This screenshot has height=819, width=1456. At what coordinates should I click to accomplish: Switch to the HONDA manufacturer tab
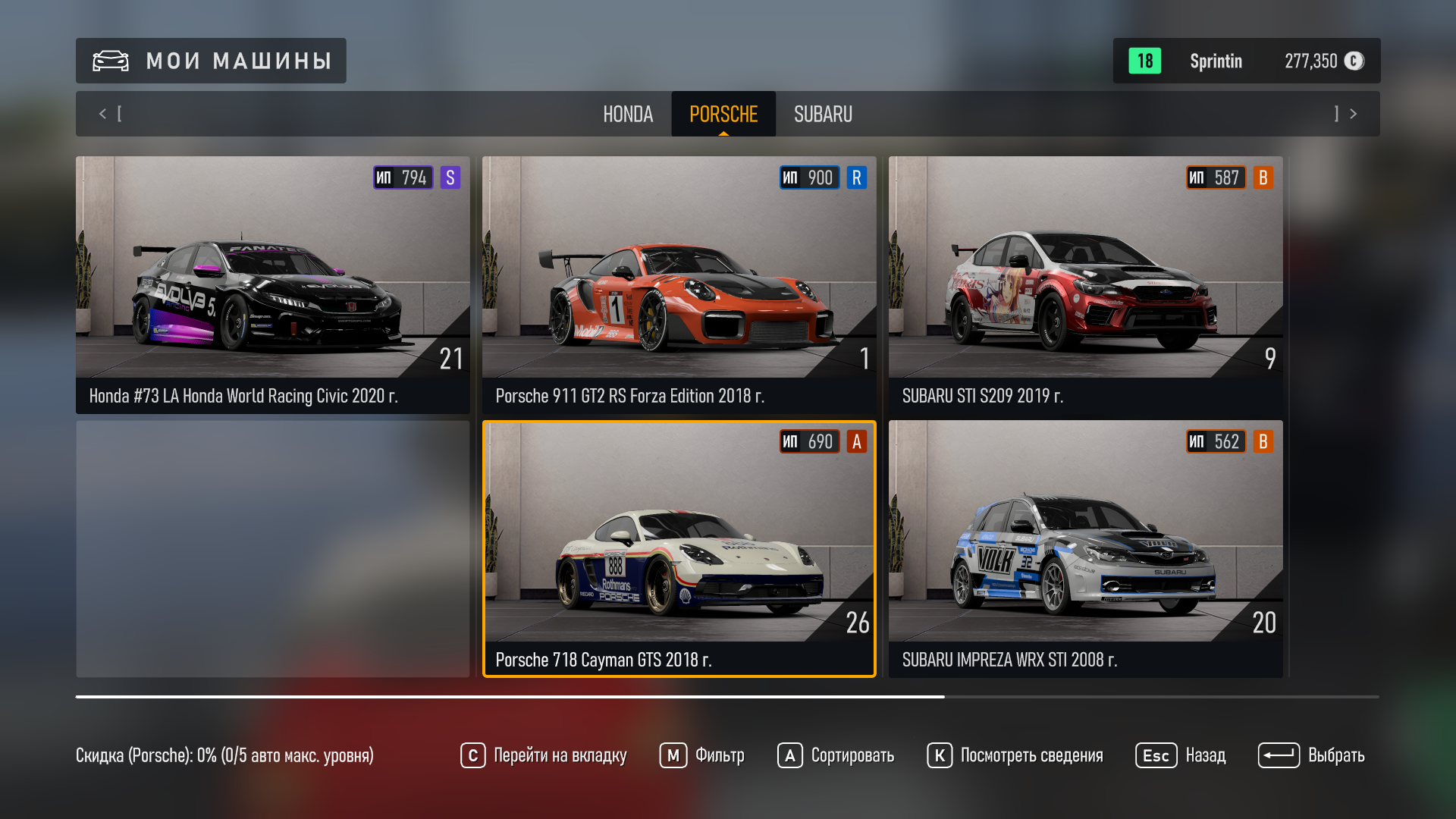pos(627,114)
